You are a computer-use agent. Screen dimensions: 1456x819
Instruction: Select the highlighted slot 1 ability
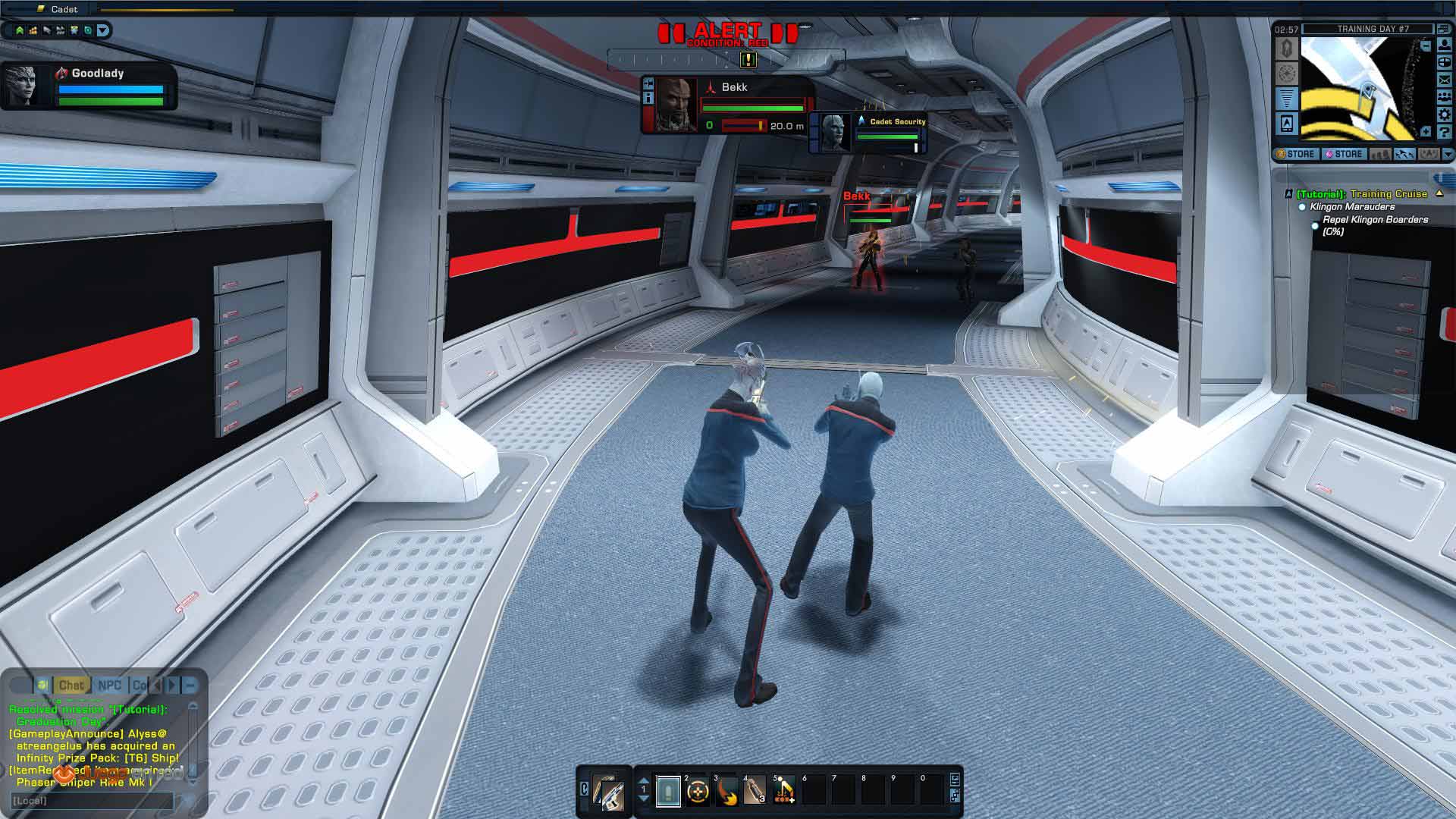point(668,792)
